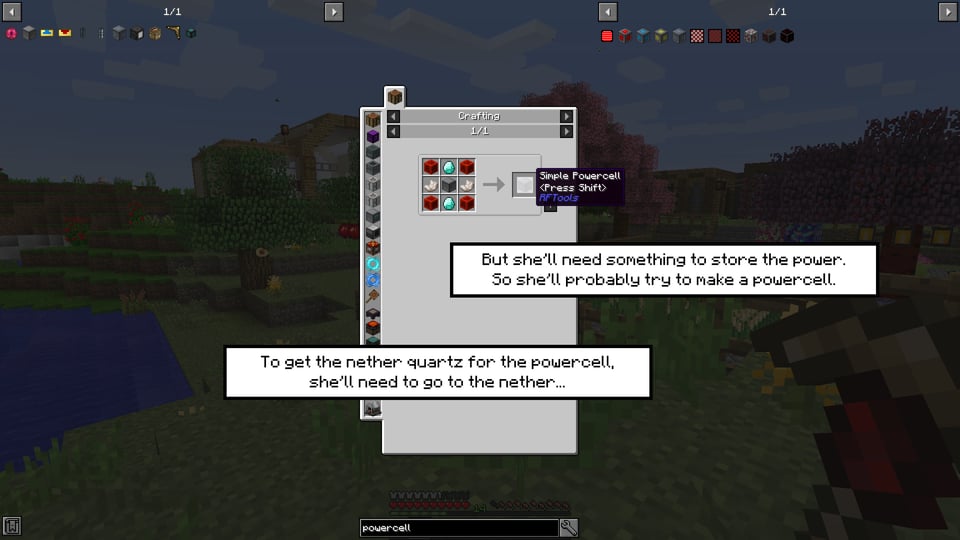Select the pink donut-shaped bookmark item

[x=12, y=34]
